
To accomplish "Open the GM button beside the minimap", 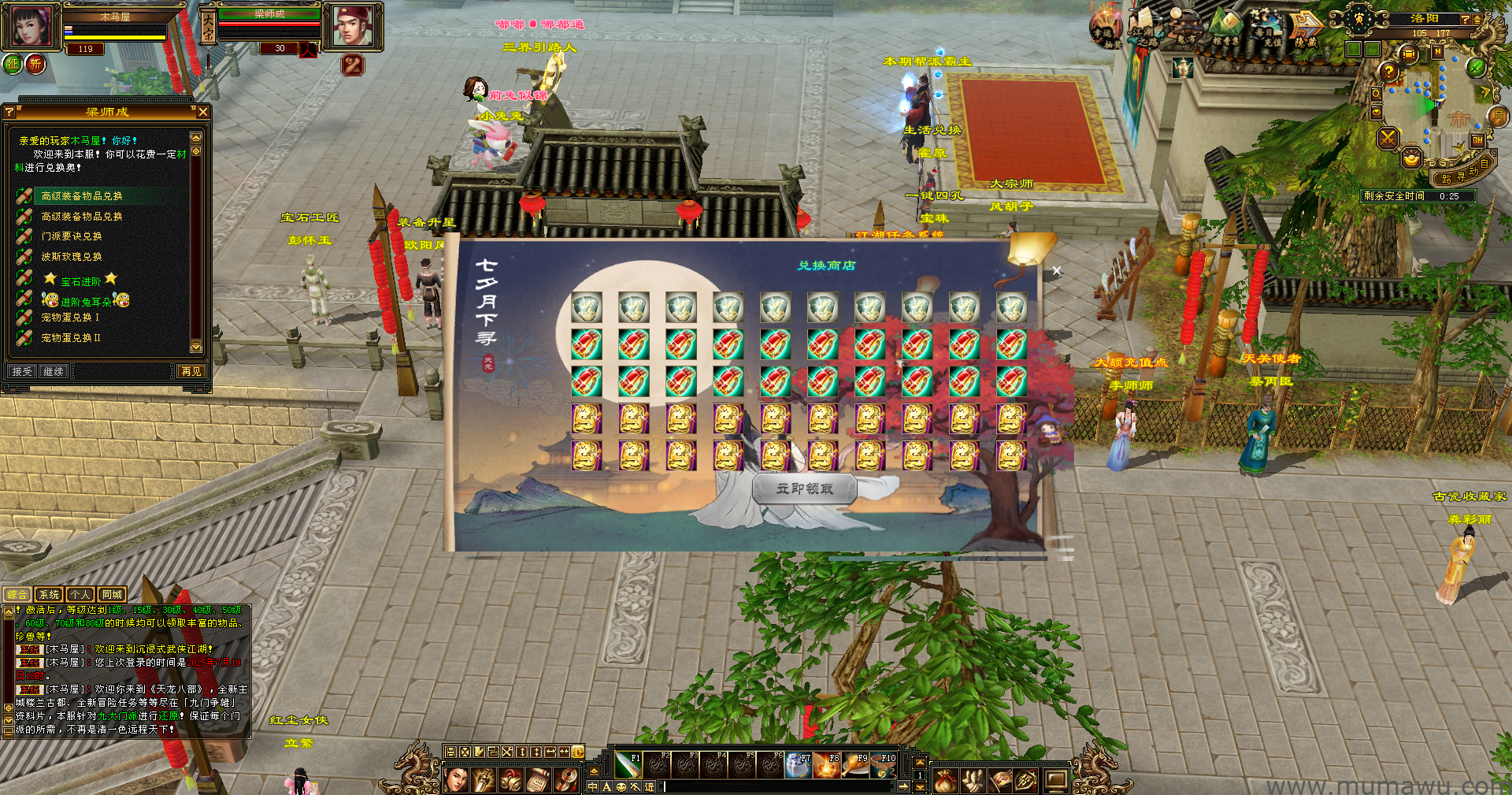I will [1477, 140].
